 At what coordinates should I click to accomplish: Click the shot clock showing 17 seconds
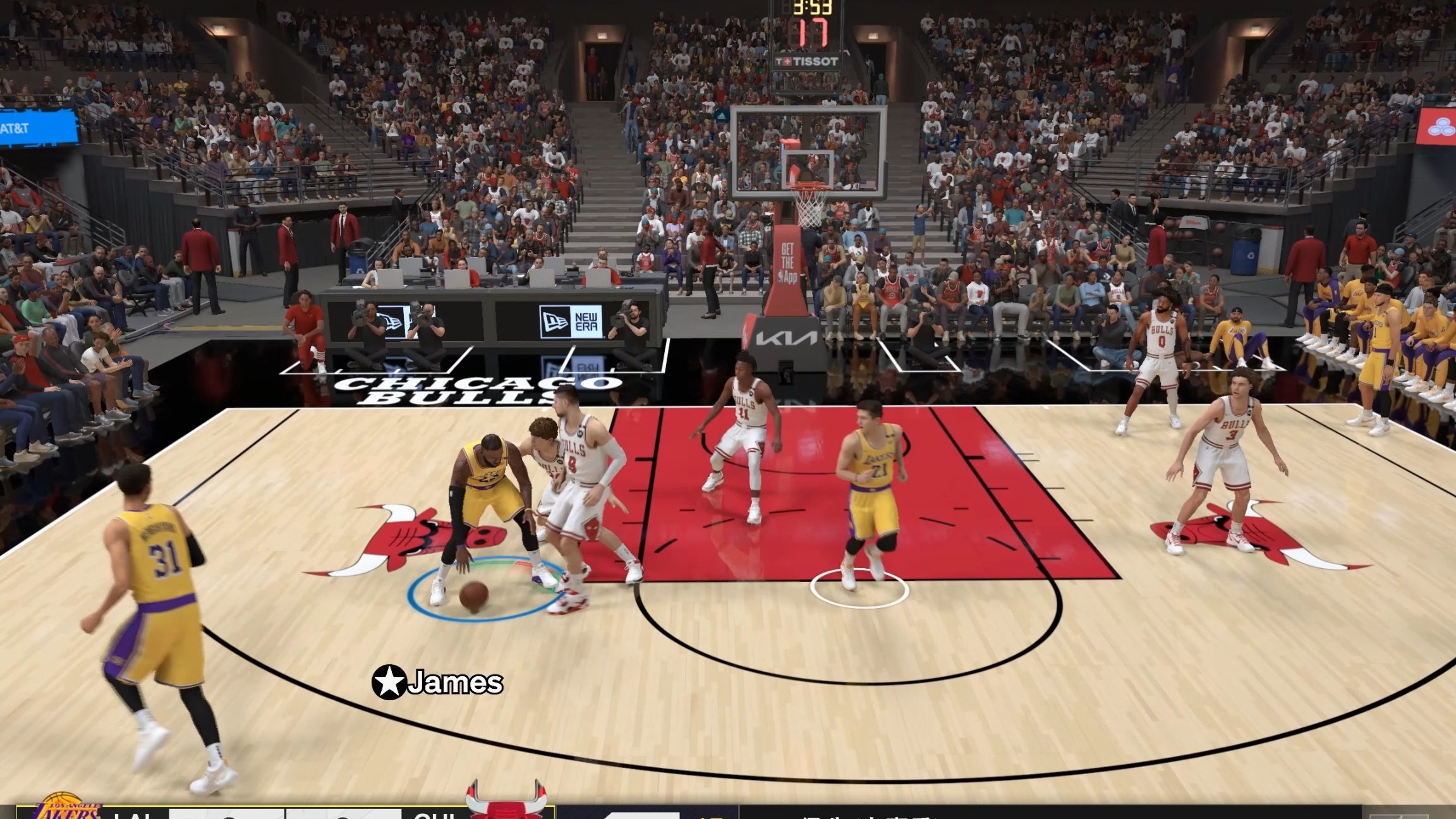coord(815,33)
